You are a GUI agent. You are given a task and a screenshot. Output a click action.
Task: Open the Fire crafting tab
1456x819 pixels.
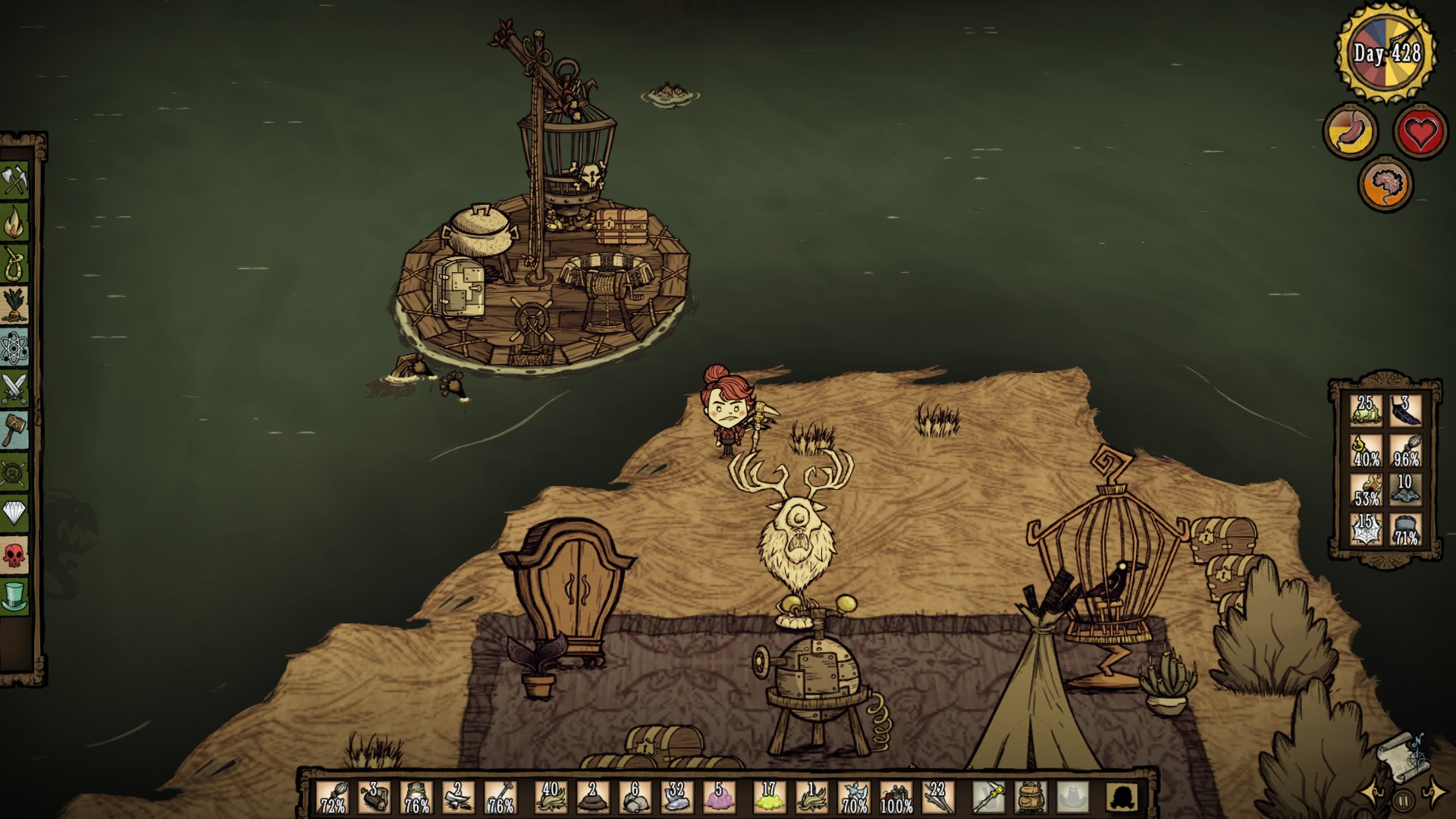click(x=14, y=223)
